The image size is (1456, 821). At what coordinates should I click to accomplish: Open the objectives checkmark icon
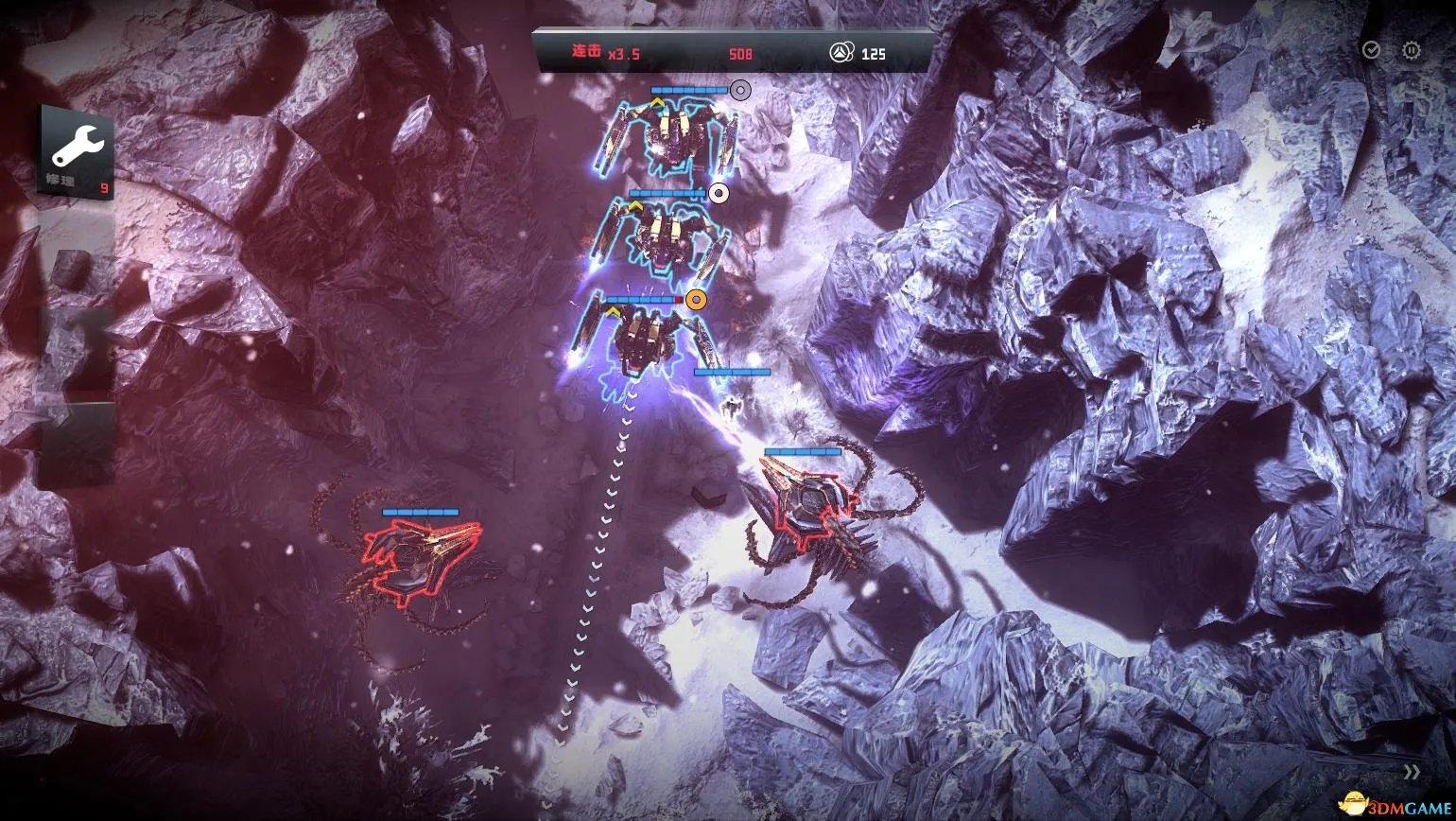[x=1371, y=50]
